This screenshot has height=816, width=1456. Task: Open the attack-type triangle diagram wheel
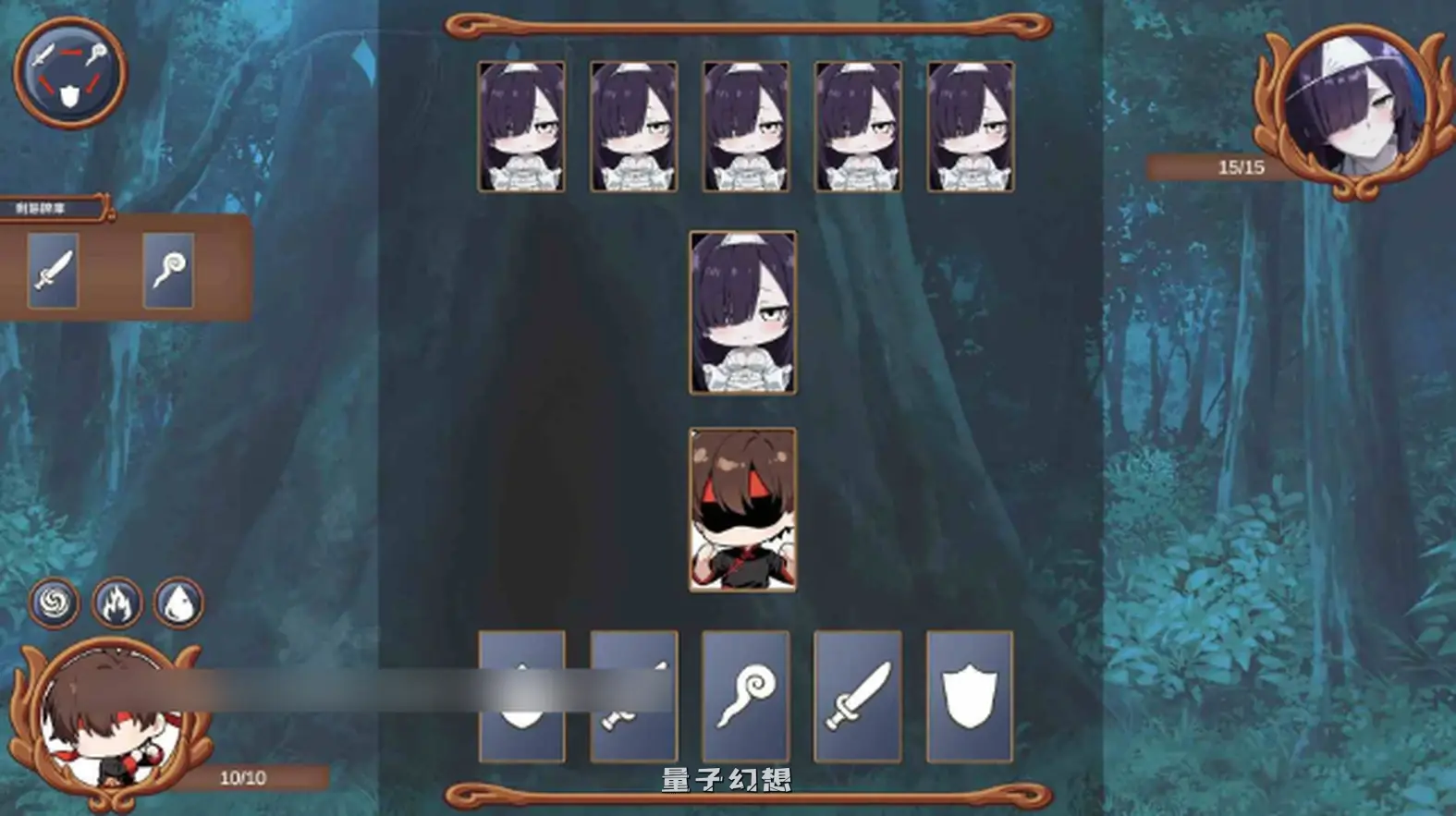tap(69, 73)
